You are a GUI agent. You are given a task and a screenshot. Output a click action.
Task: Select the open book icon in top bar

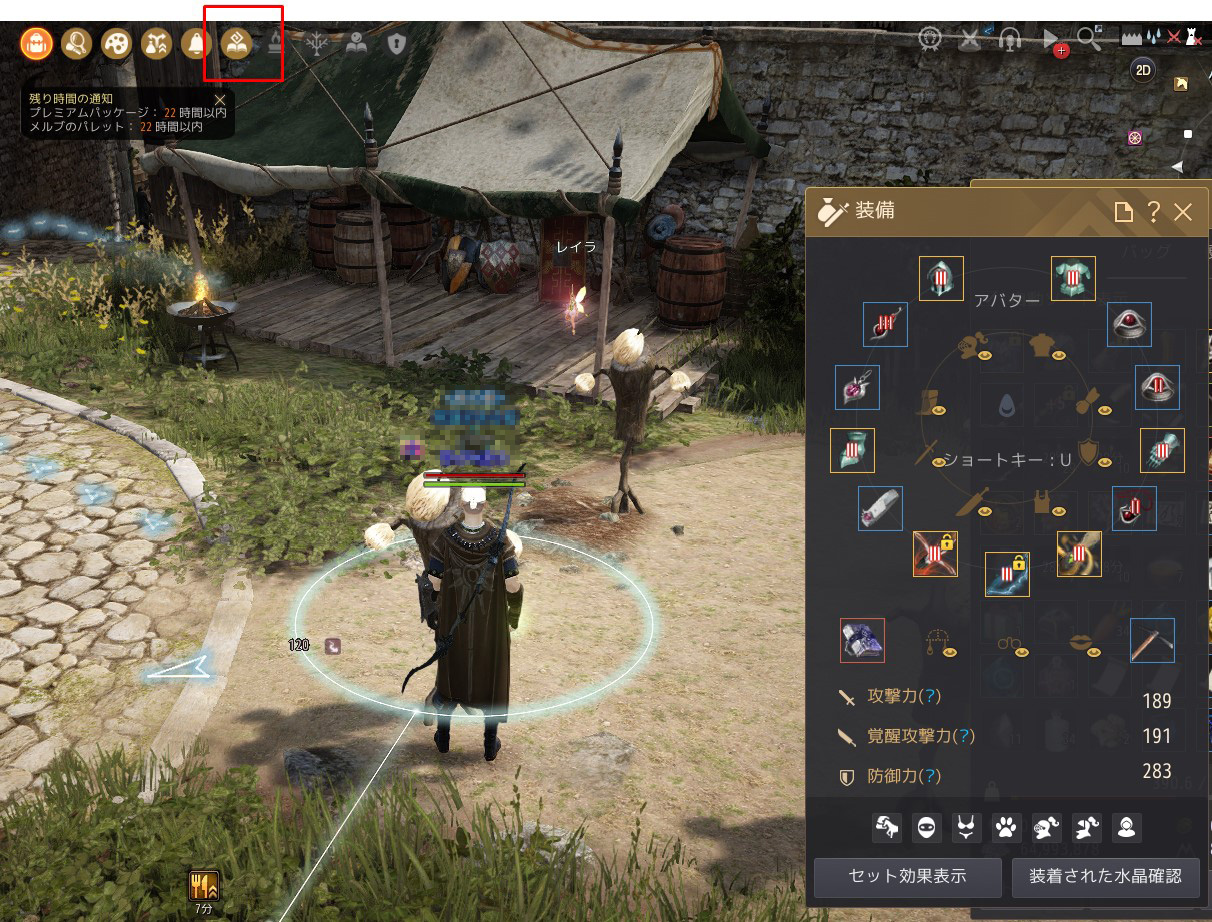tap(357, 43)
